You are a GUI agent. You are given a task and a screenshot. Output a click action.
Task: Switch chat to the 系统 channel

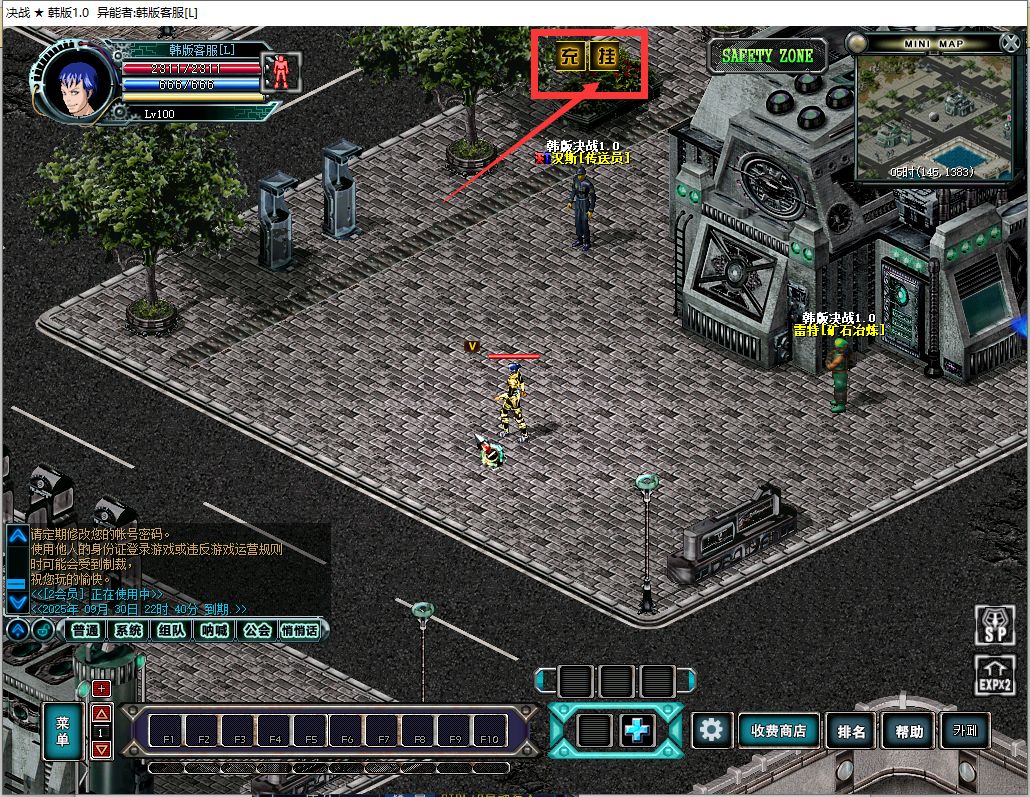coord(128,631)
